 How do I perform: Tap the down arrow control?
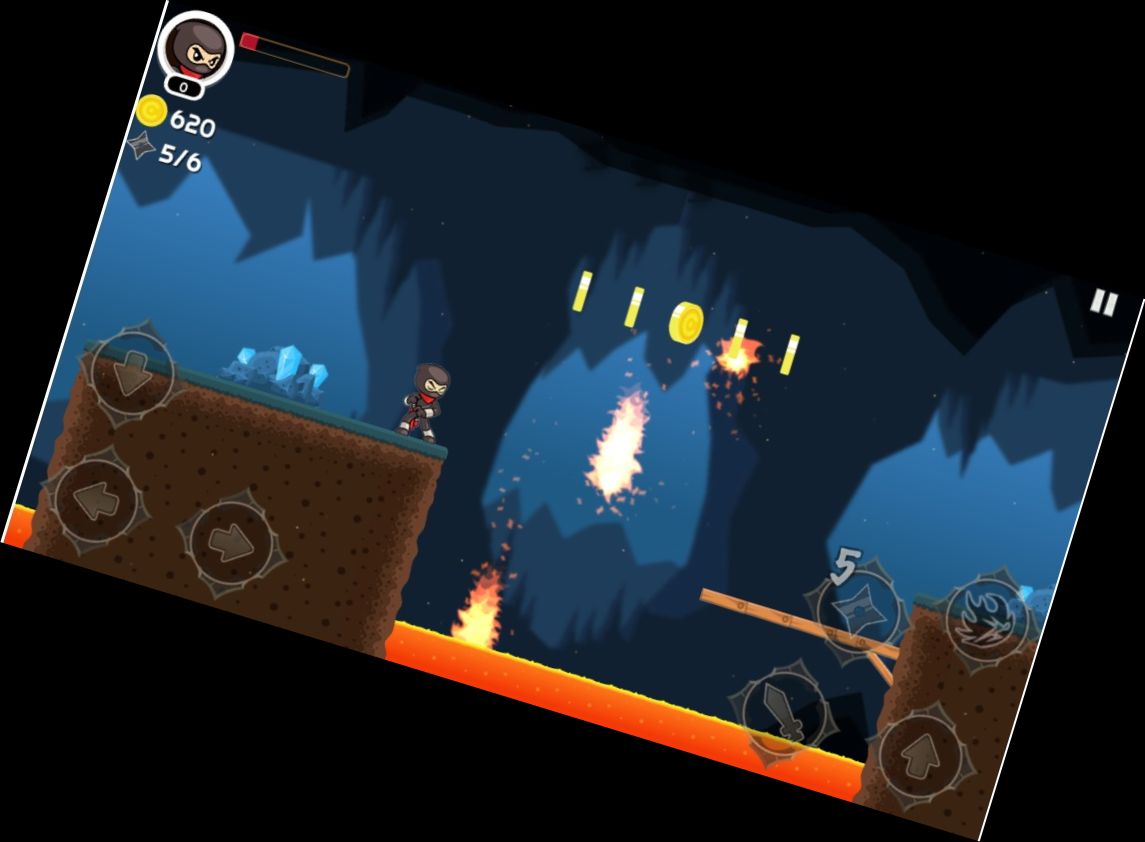click(131, 373)
